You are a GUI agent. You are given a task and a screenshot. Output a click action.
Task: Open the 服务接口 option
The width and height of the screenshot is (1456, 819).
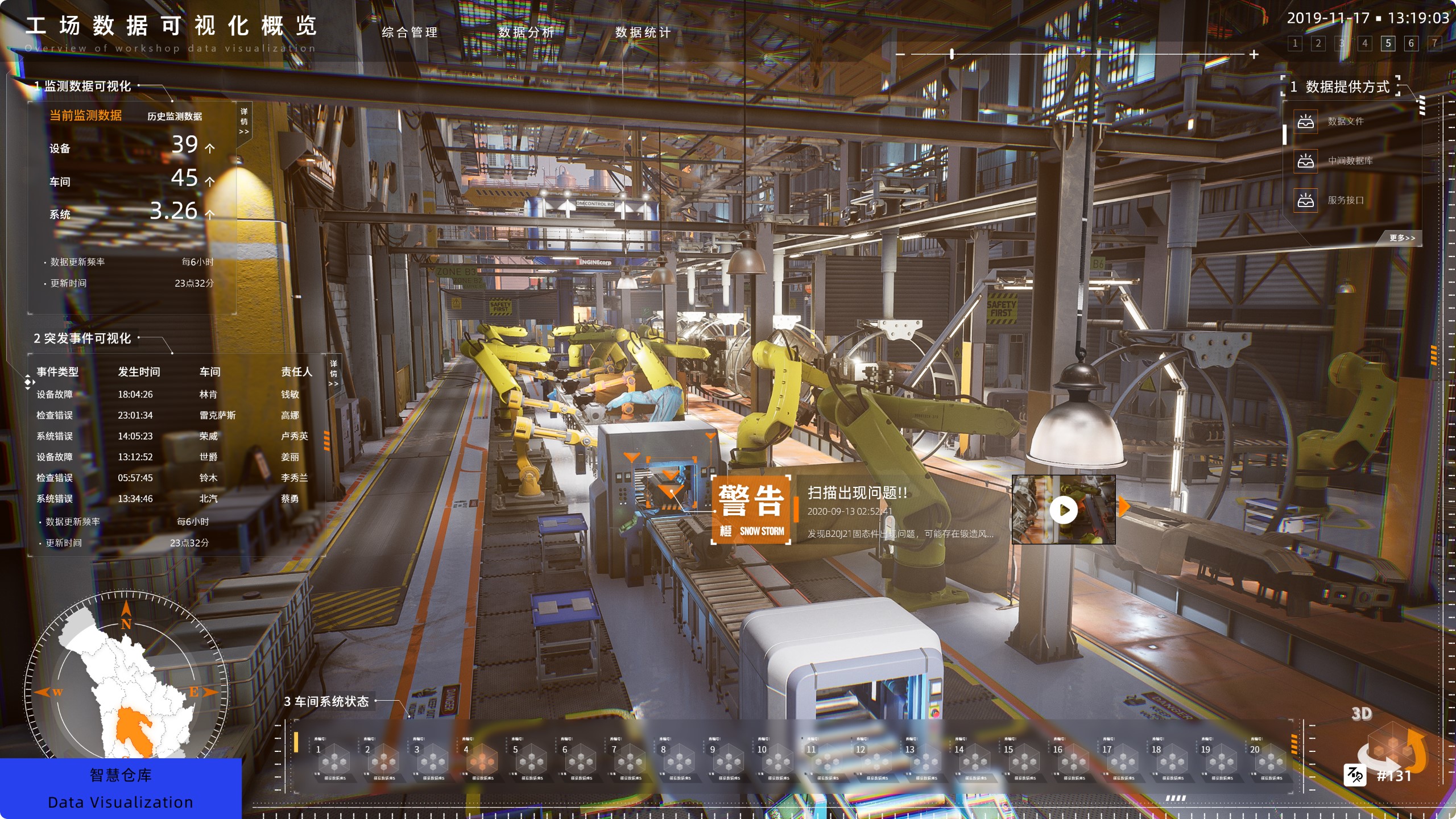pos(1345,200)
